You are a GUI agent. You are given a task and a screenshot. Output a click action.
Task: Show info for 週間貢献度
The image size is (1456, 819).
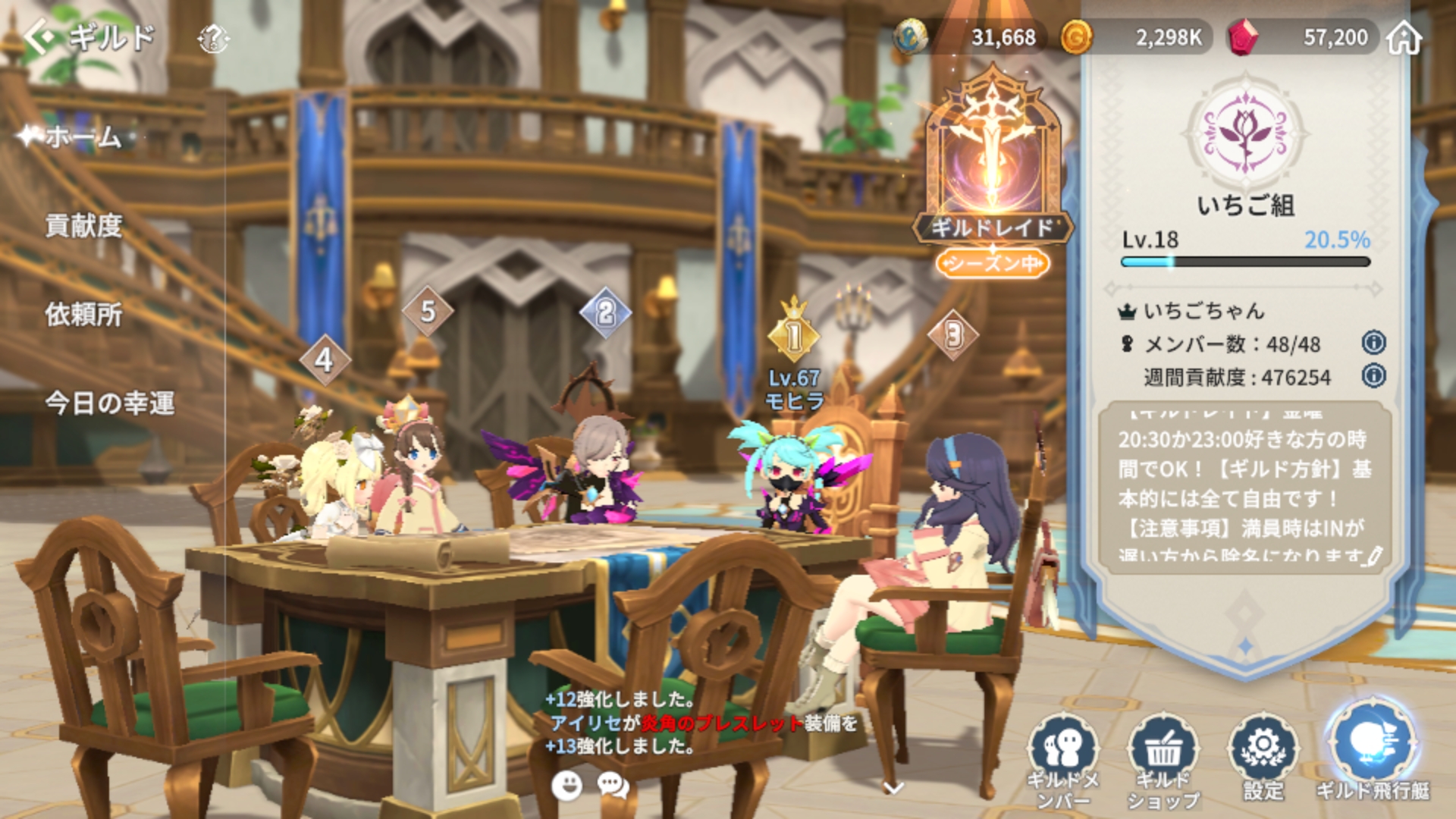[x=1373, y=376]
